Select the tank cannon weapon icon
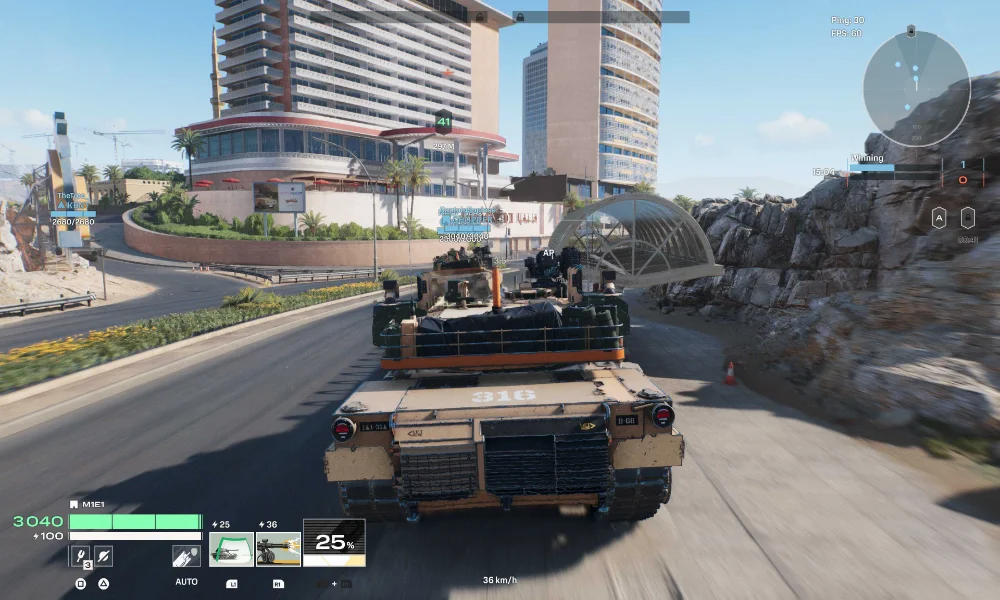Viewport: 1000px width, 600px height. click(230, 549)
